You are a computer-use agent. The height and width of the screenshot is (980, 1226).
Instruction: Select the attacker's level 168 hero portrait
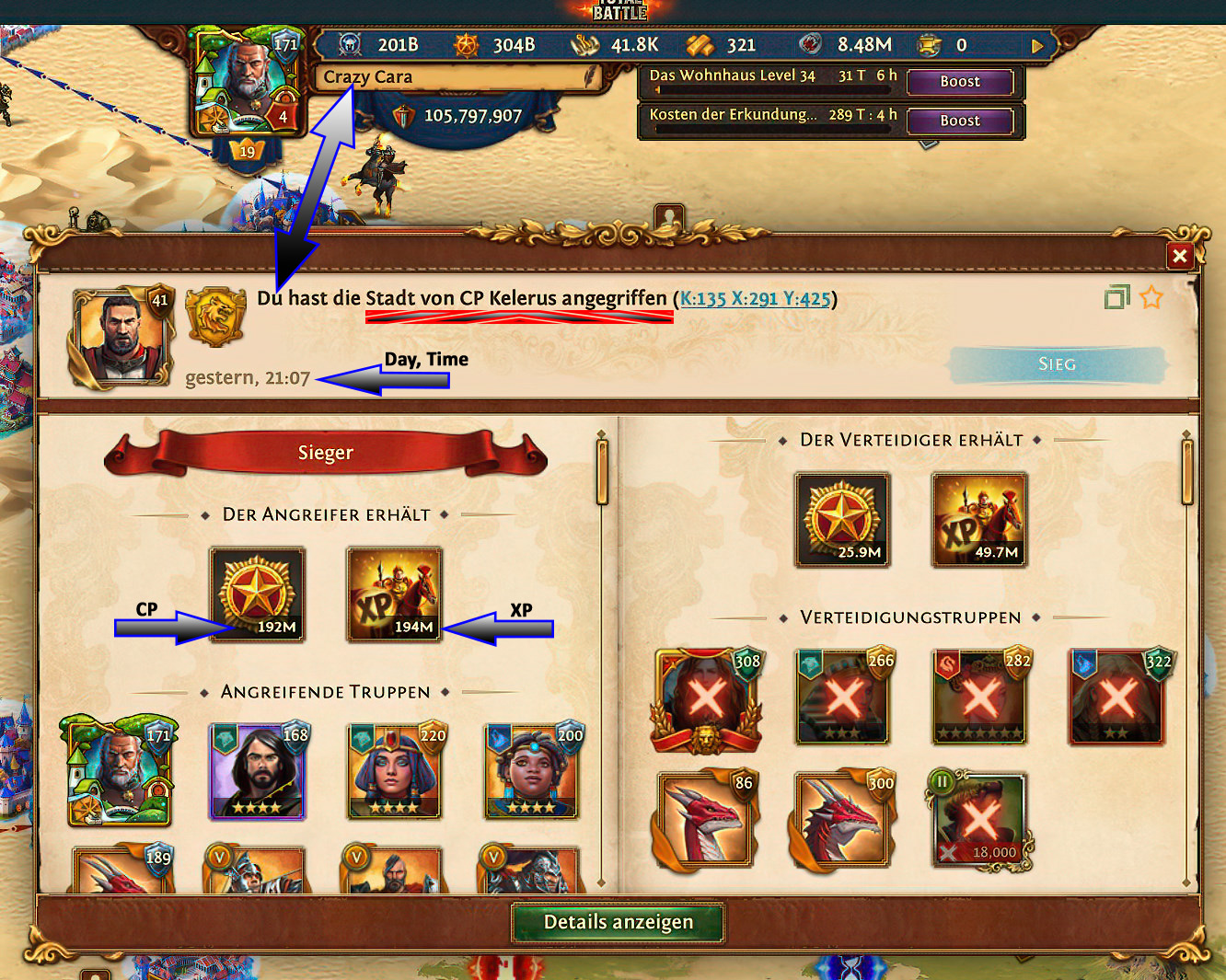[x=258, y=771]
